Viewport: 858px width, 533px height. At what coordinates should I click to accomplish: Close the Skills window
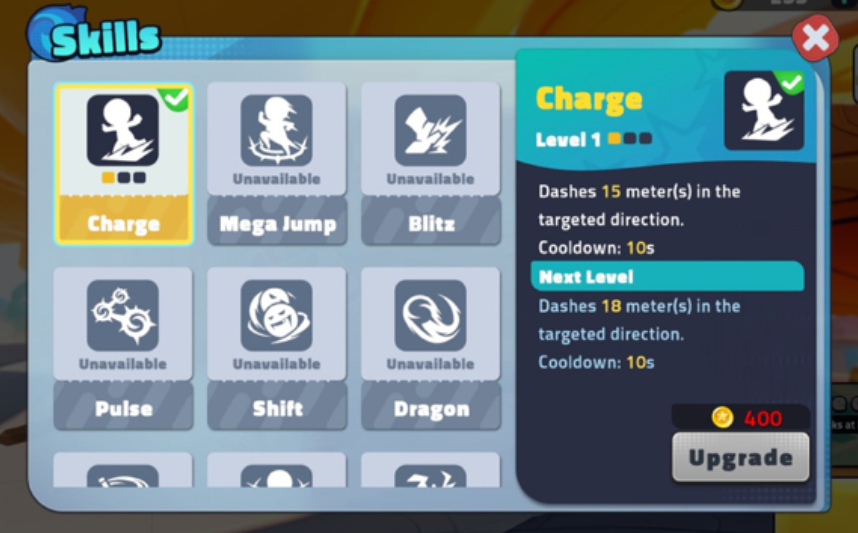[815, 40]
